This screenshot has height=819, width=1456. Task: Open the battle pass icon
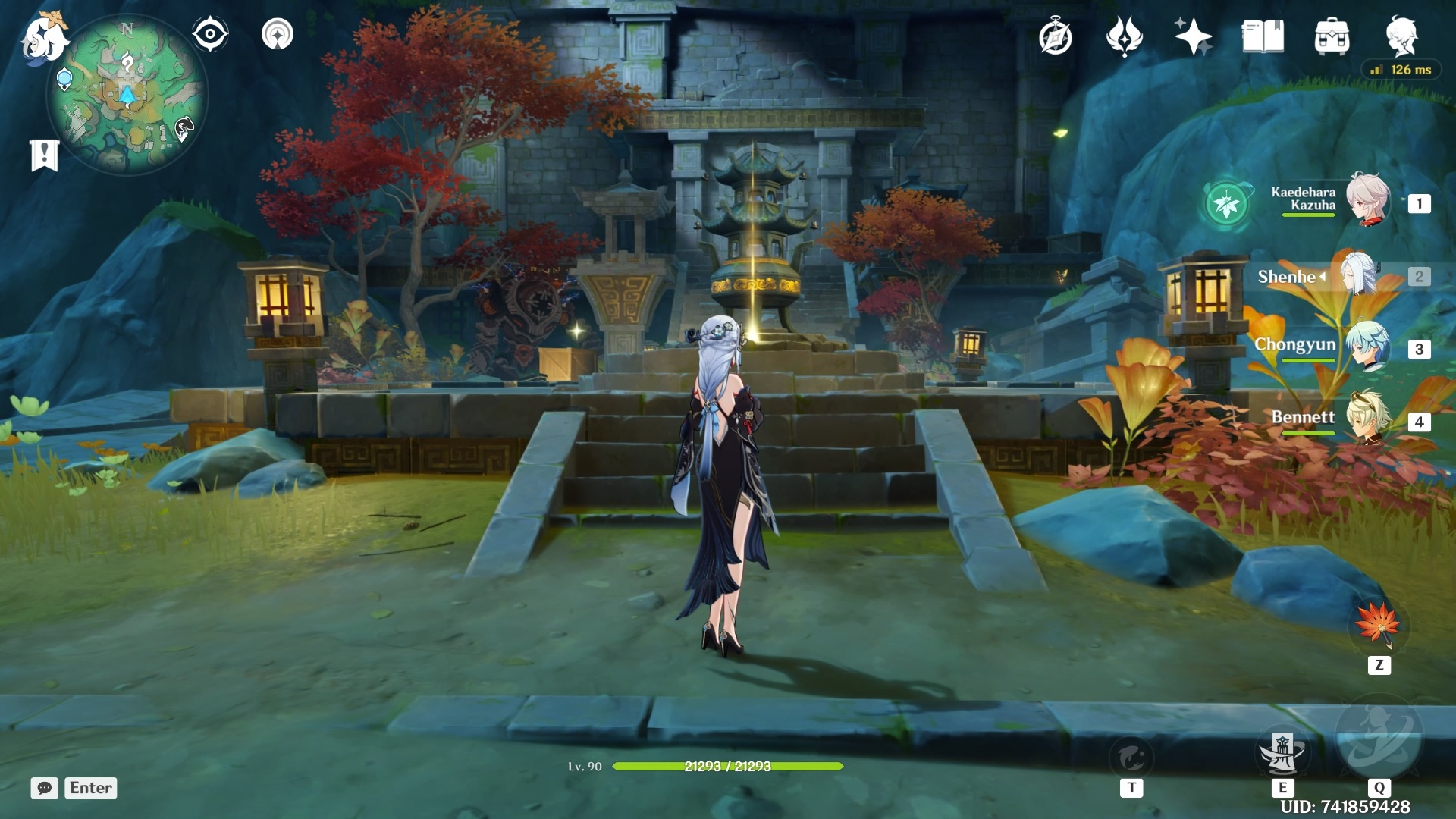[1124, 36]
